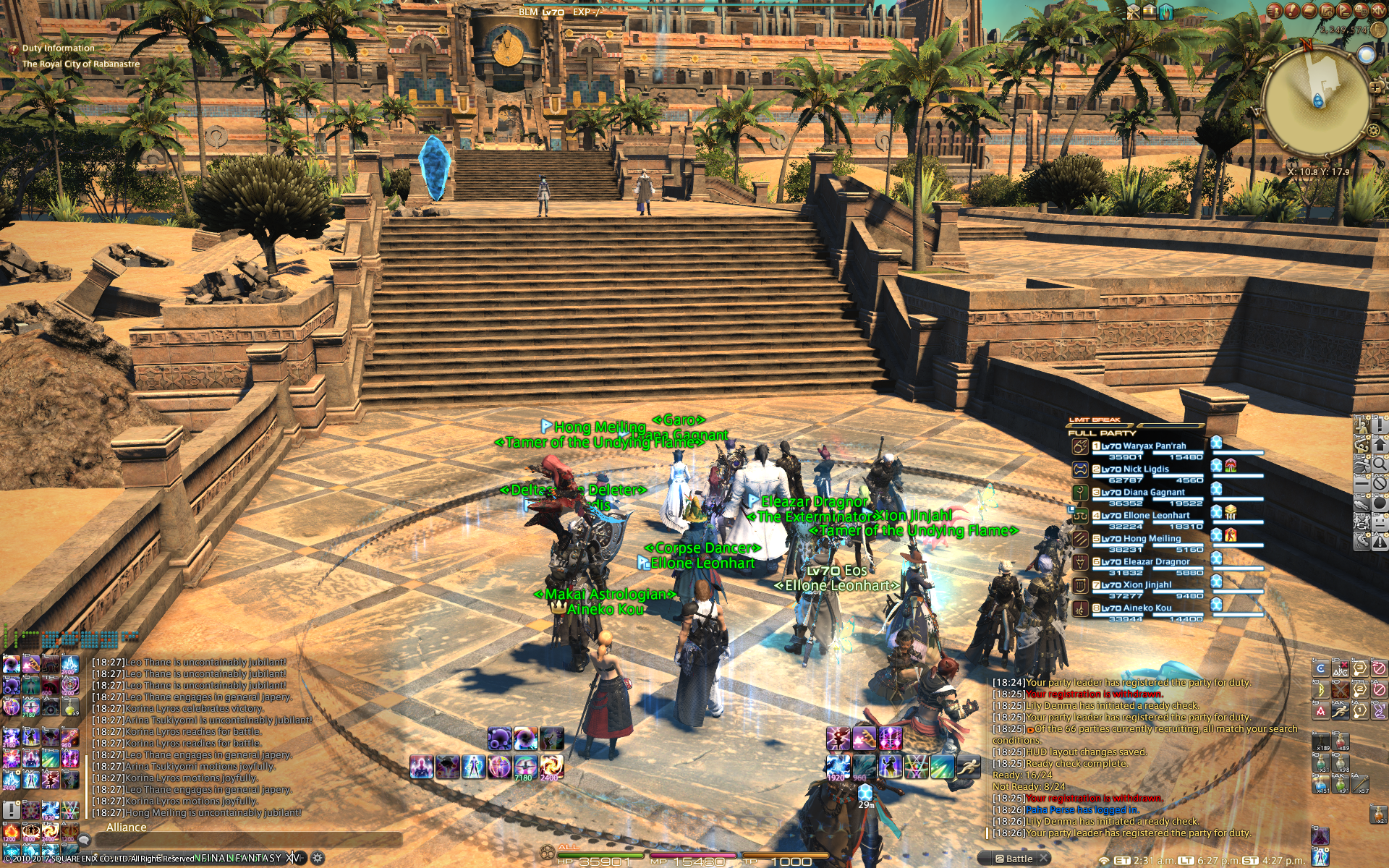Open minimap settings gear
This screenshot has width=1389, height=868.
pos(1372,131)
